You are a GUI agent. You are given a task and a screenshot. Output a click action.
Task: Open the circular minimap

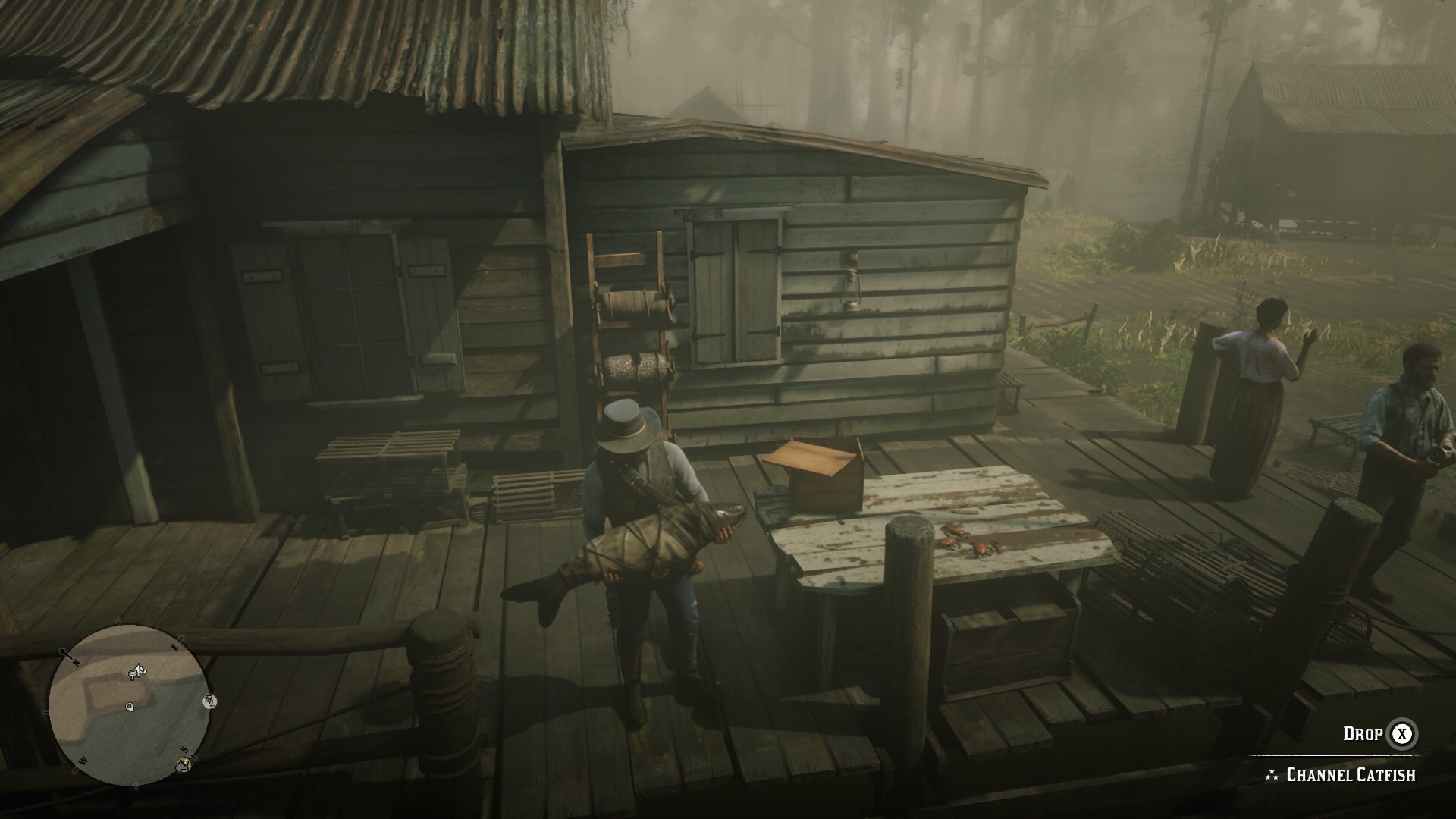pyautogui.click(x=127, y=704)
